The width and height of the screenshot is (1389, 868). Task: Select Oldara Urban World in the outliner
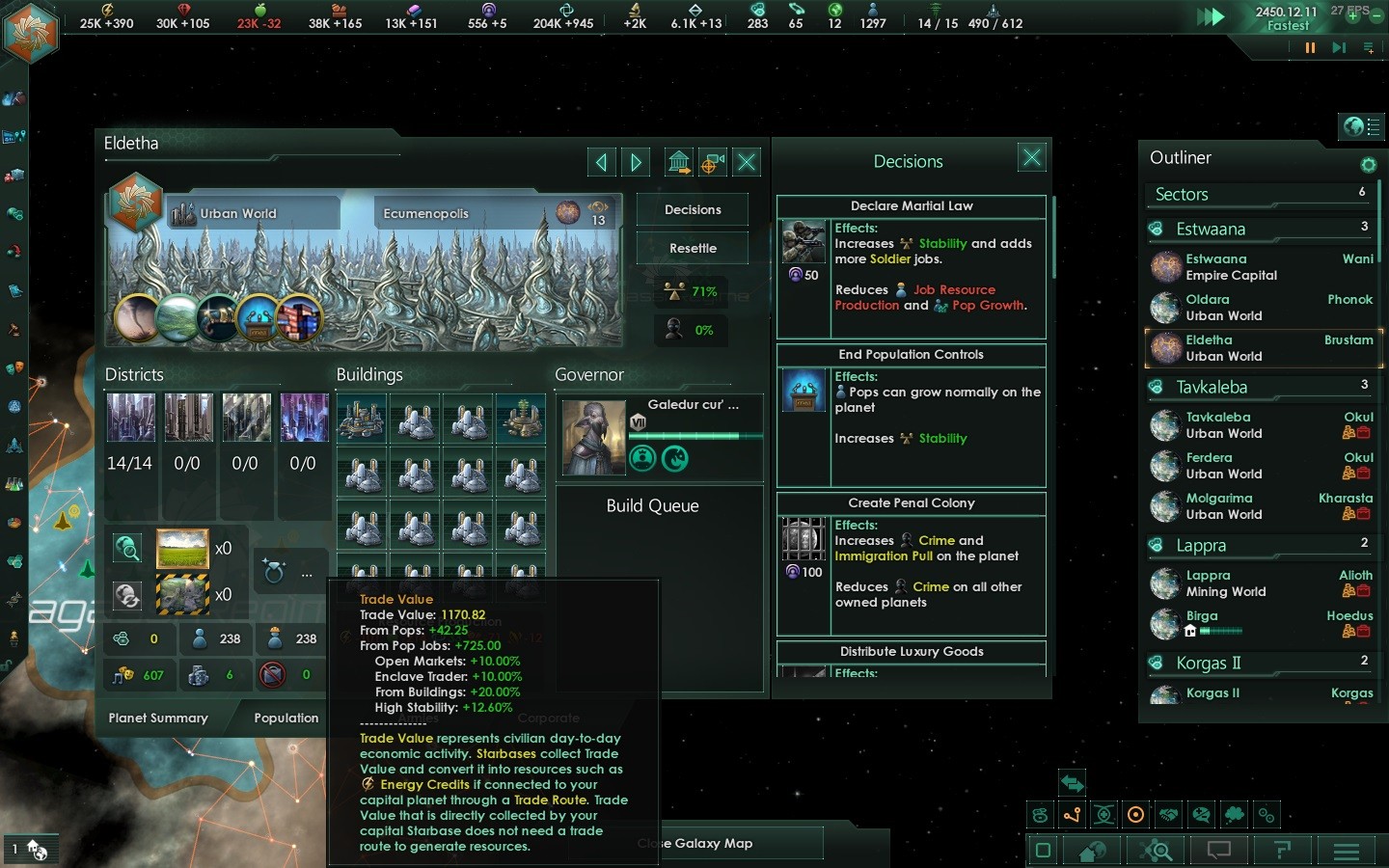coord(1262,308)
